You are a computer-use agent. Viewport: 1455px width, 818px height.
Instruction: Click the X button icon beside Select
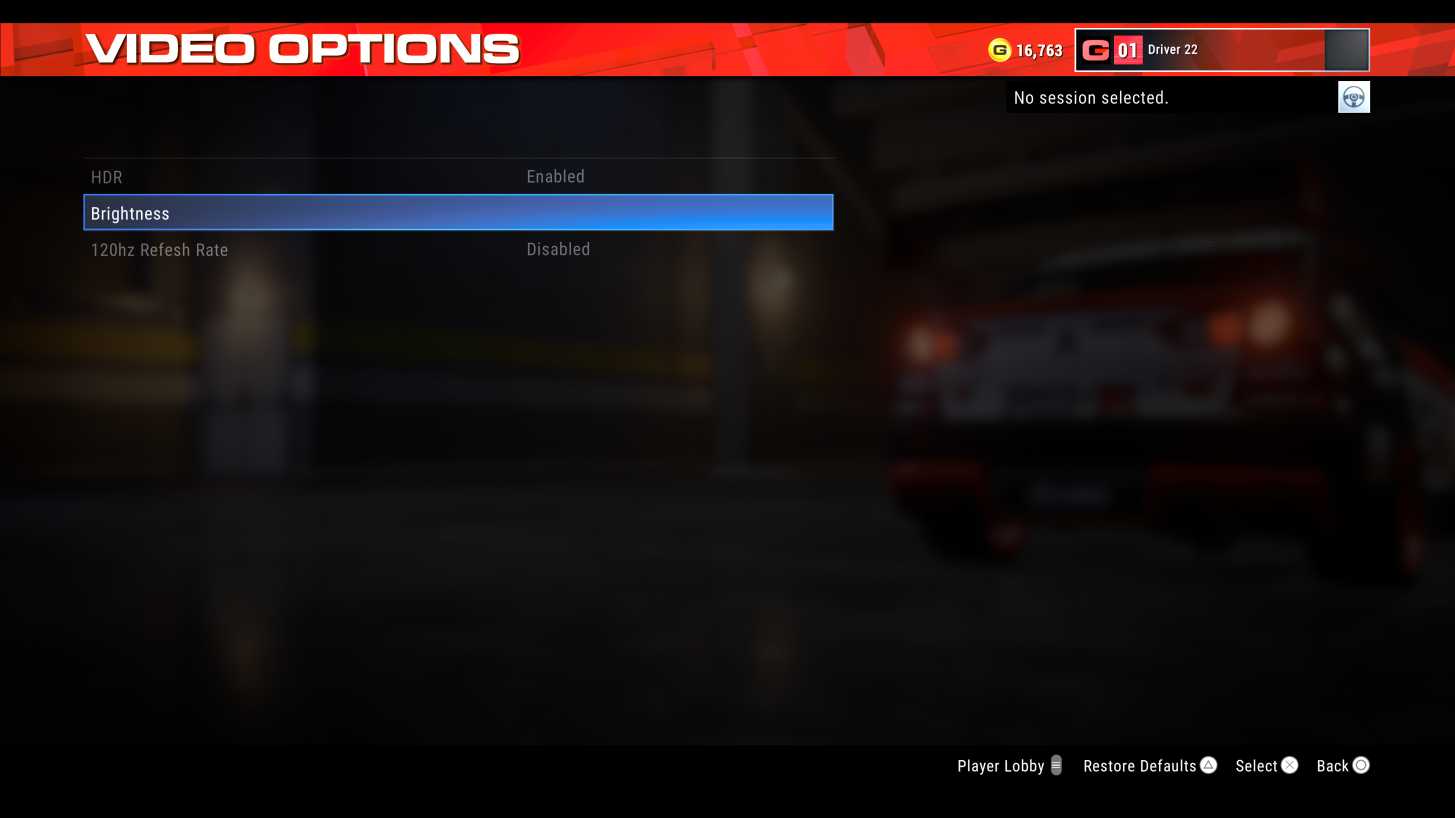[1289, 765]
